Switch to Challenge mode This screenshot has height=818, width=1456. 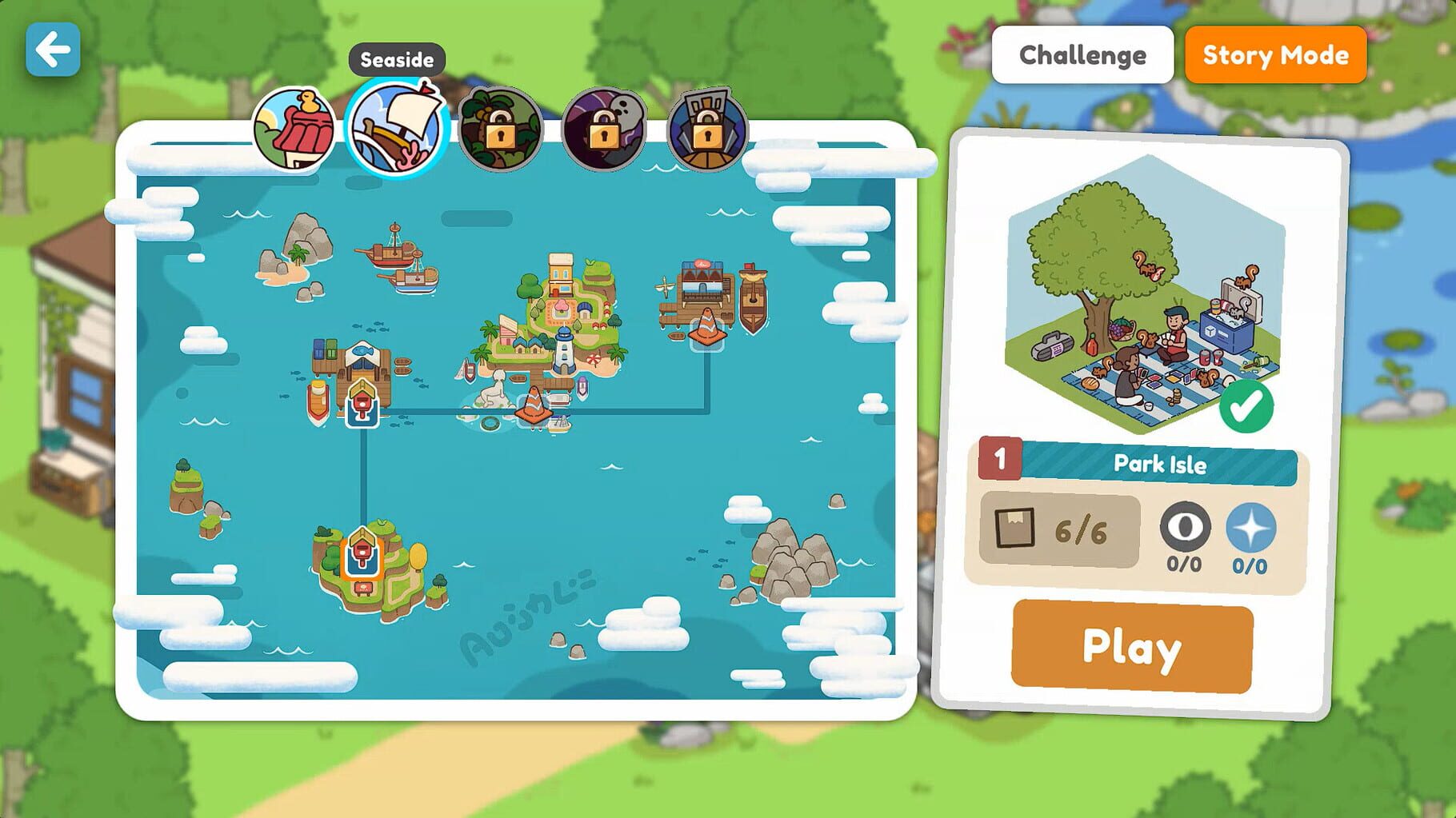pos(1082,54)
